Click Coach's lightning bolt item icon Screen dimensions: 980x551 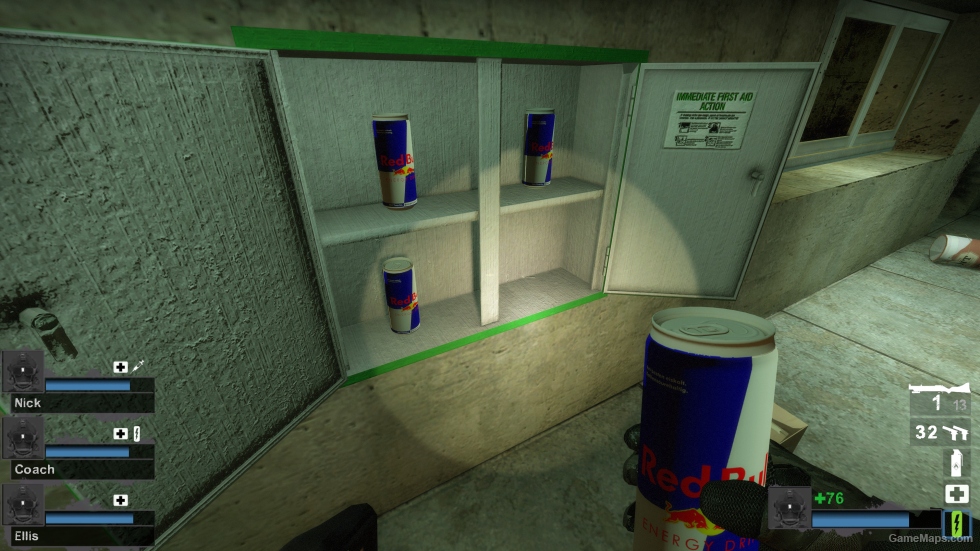(137, 433)
